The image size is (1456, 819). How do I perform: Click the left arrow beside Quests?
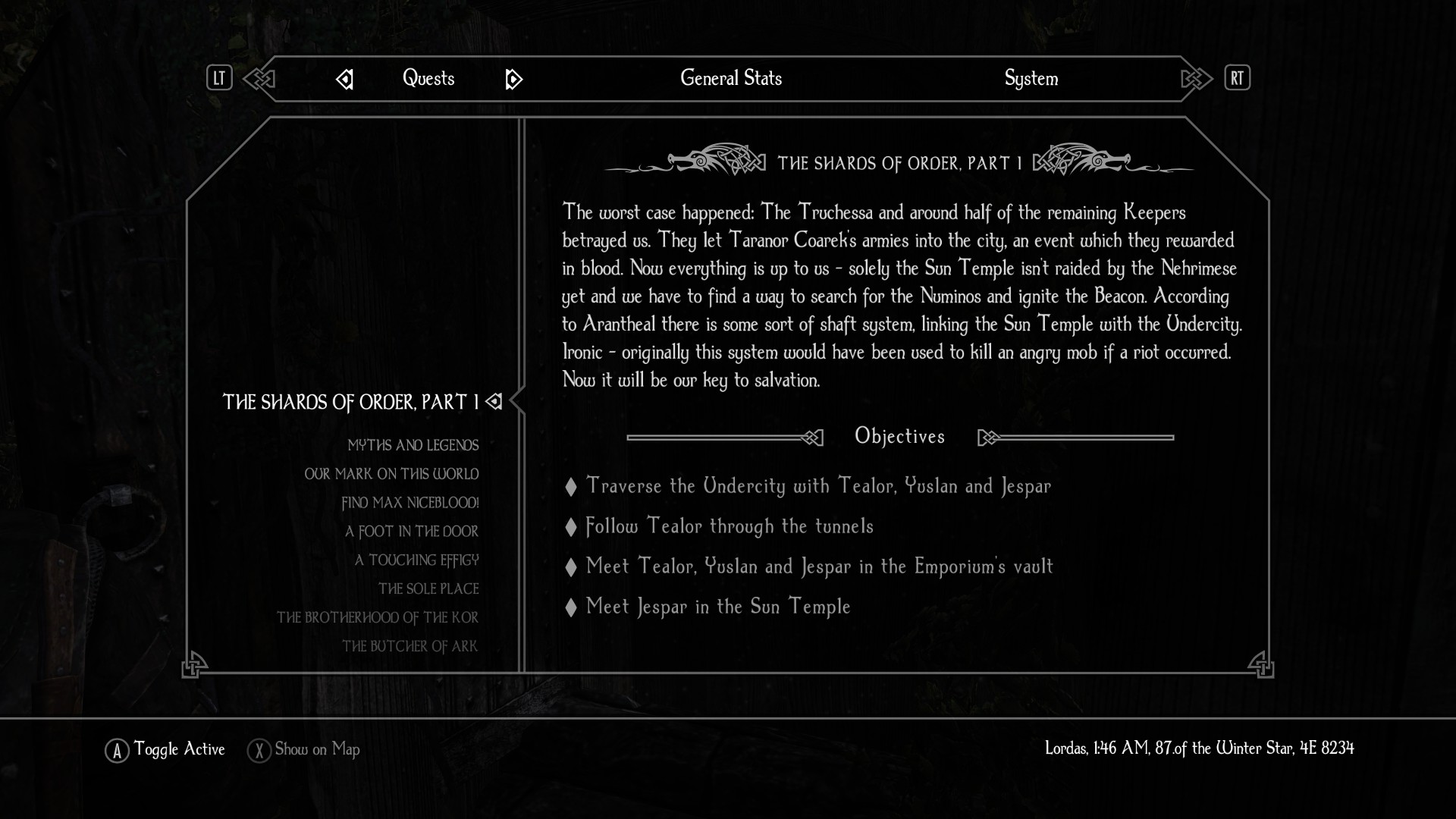pyautogui.click(x=344, y=79)
